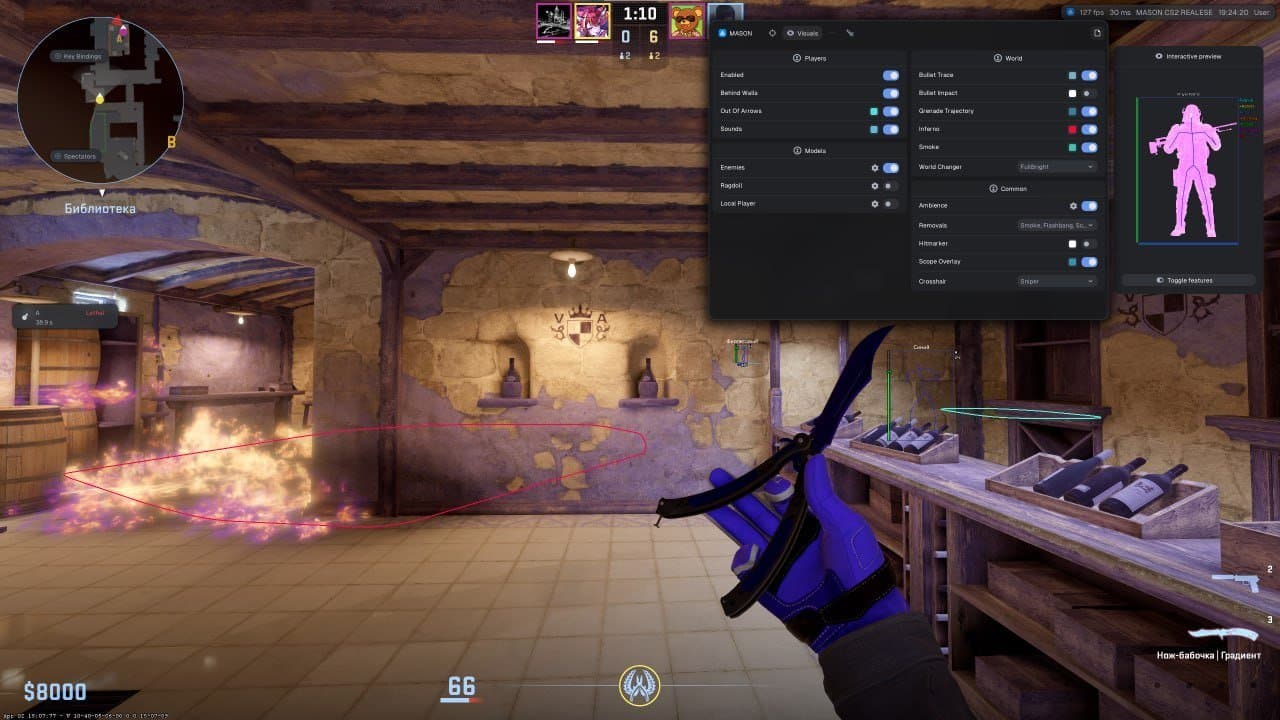Toggle the Behind Walls switch
Screen dimensions: 1280x720
889,93
